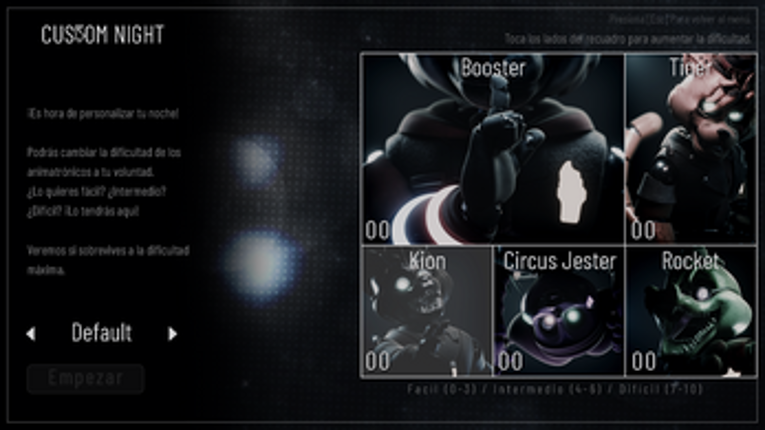Pick the Kion animatronic tile
Screen dimensions: 765x430
tap(427, 311)
